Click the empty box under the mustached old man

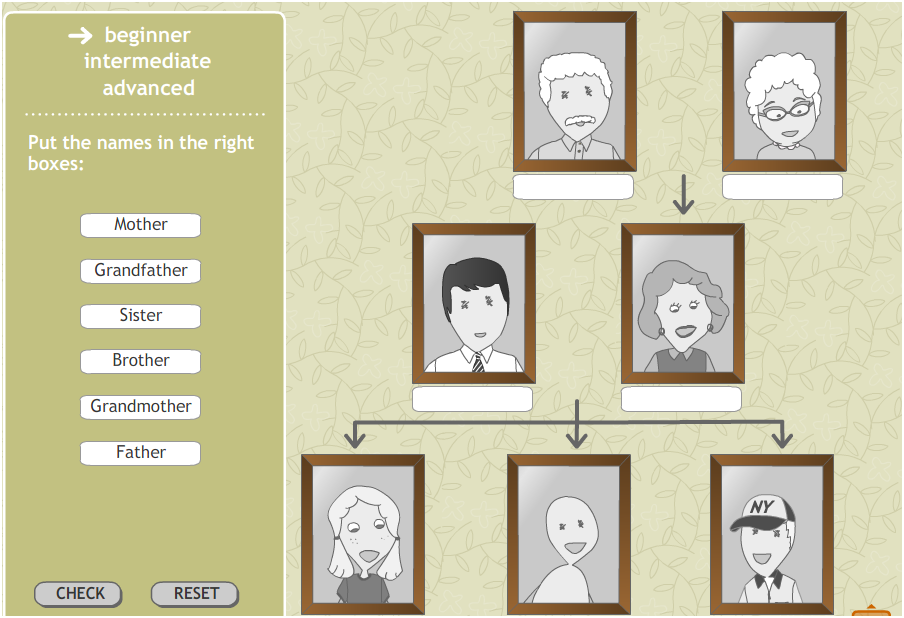[x=573, y=187]
